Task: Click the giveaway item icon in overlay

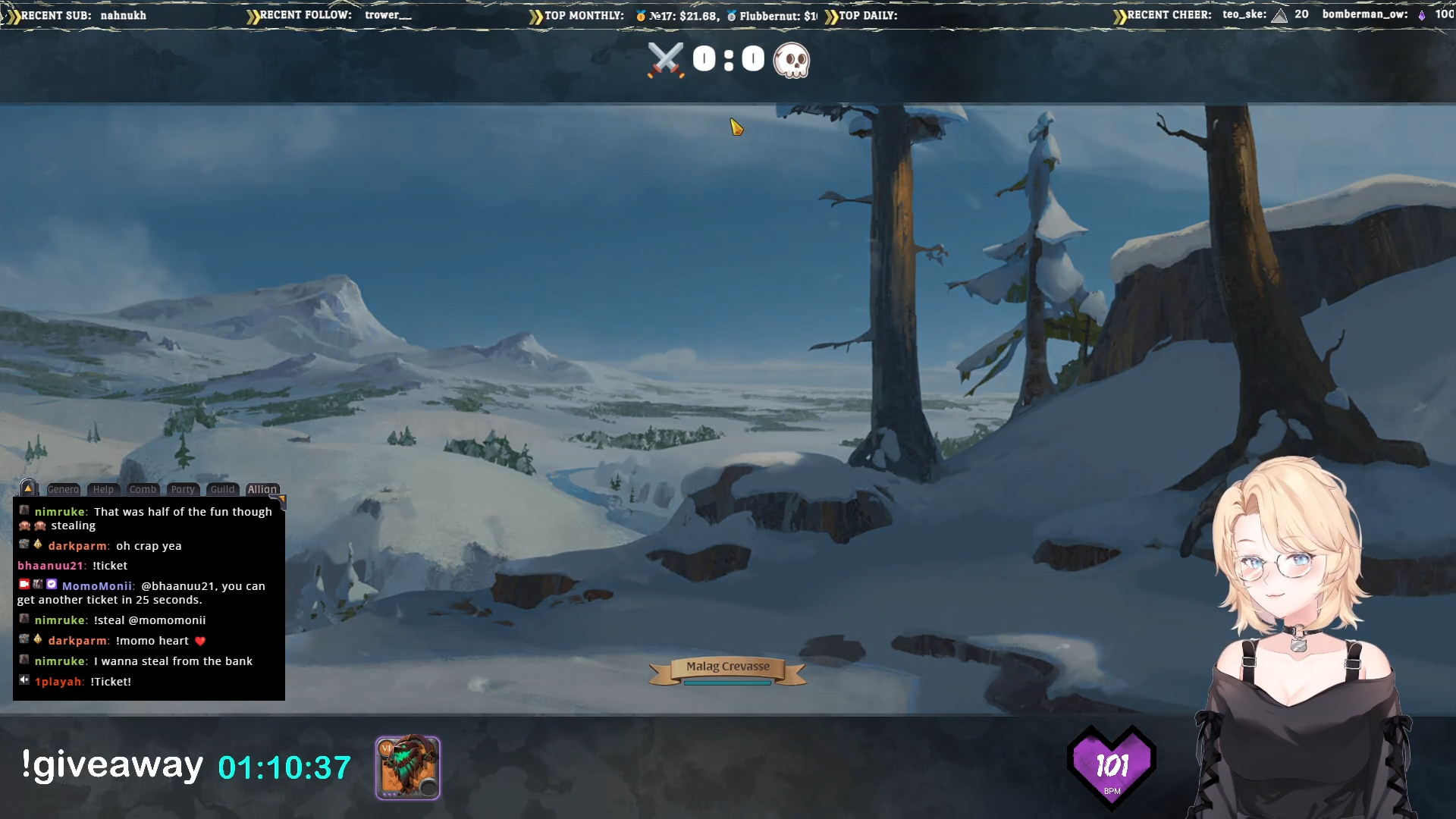Action: tap(408, 767)
